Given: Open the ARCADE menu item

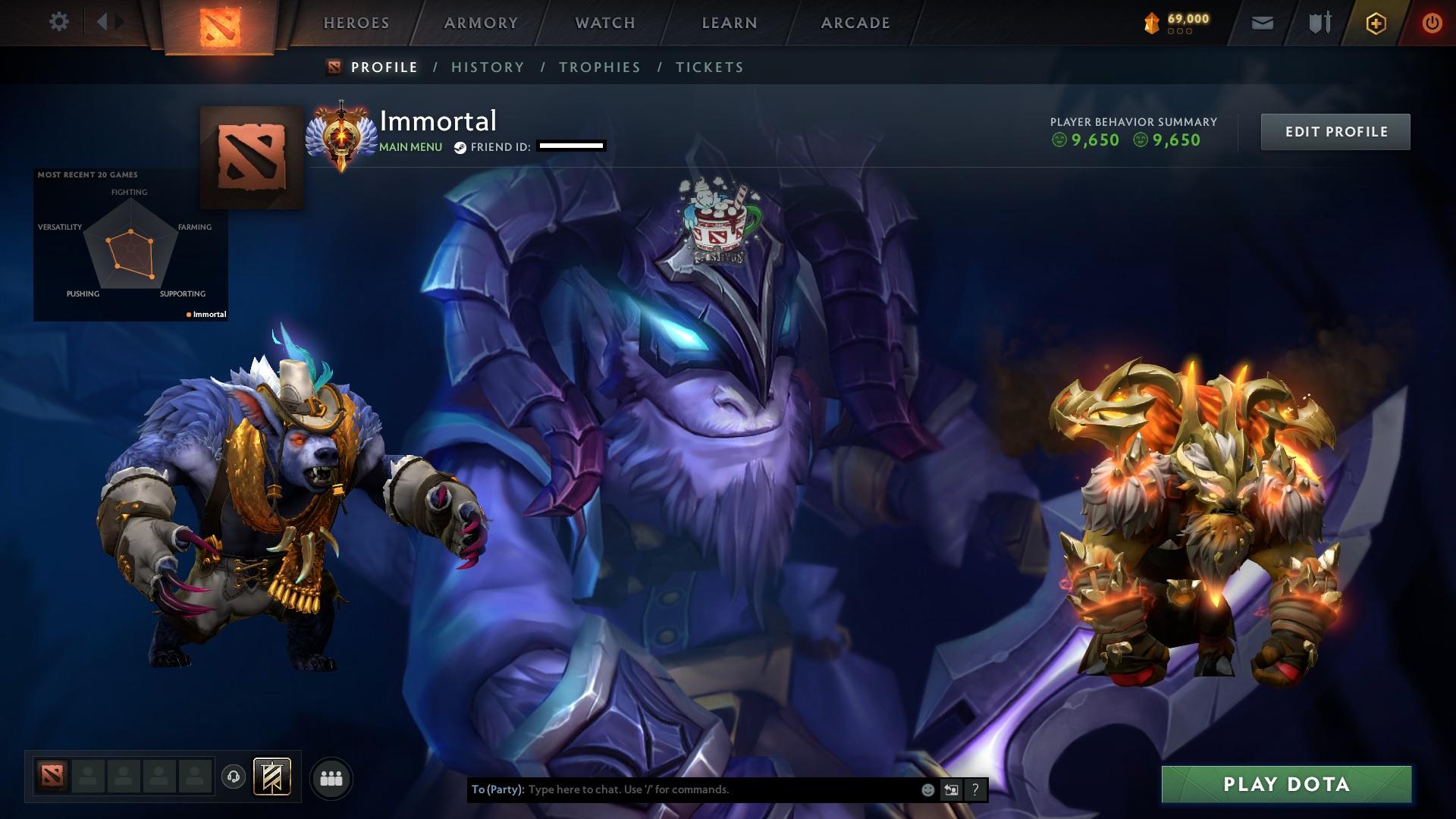Looking at the screenshot, I should point(855,23).
